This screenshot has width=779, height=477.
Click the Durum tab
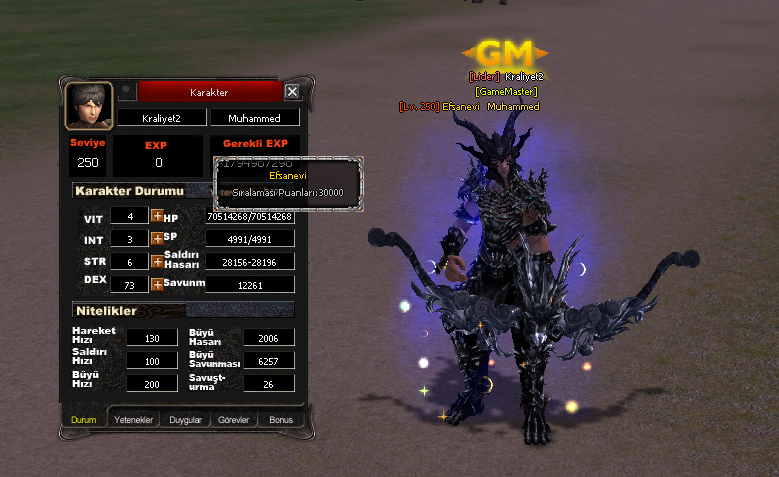click(x=84, y=420)
